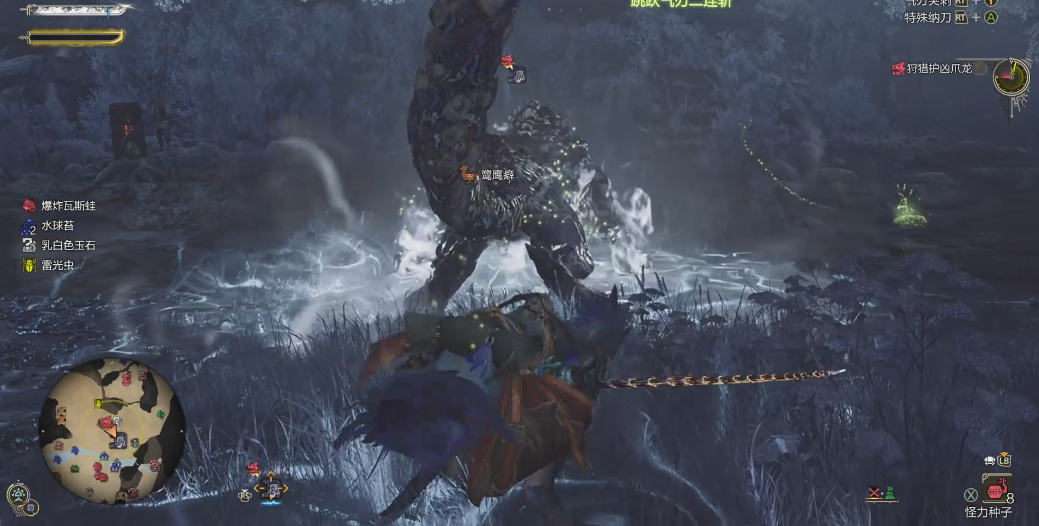This screenshot has width=1039, height=526.
Task: Click the 狩猎护凶爪龙 quest objective
Action: click(936, 69)
